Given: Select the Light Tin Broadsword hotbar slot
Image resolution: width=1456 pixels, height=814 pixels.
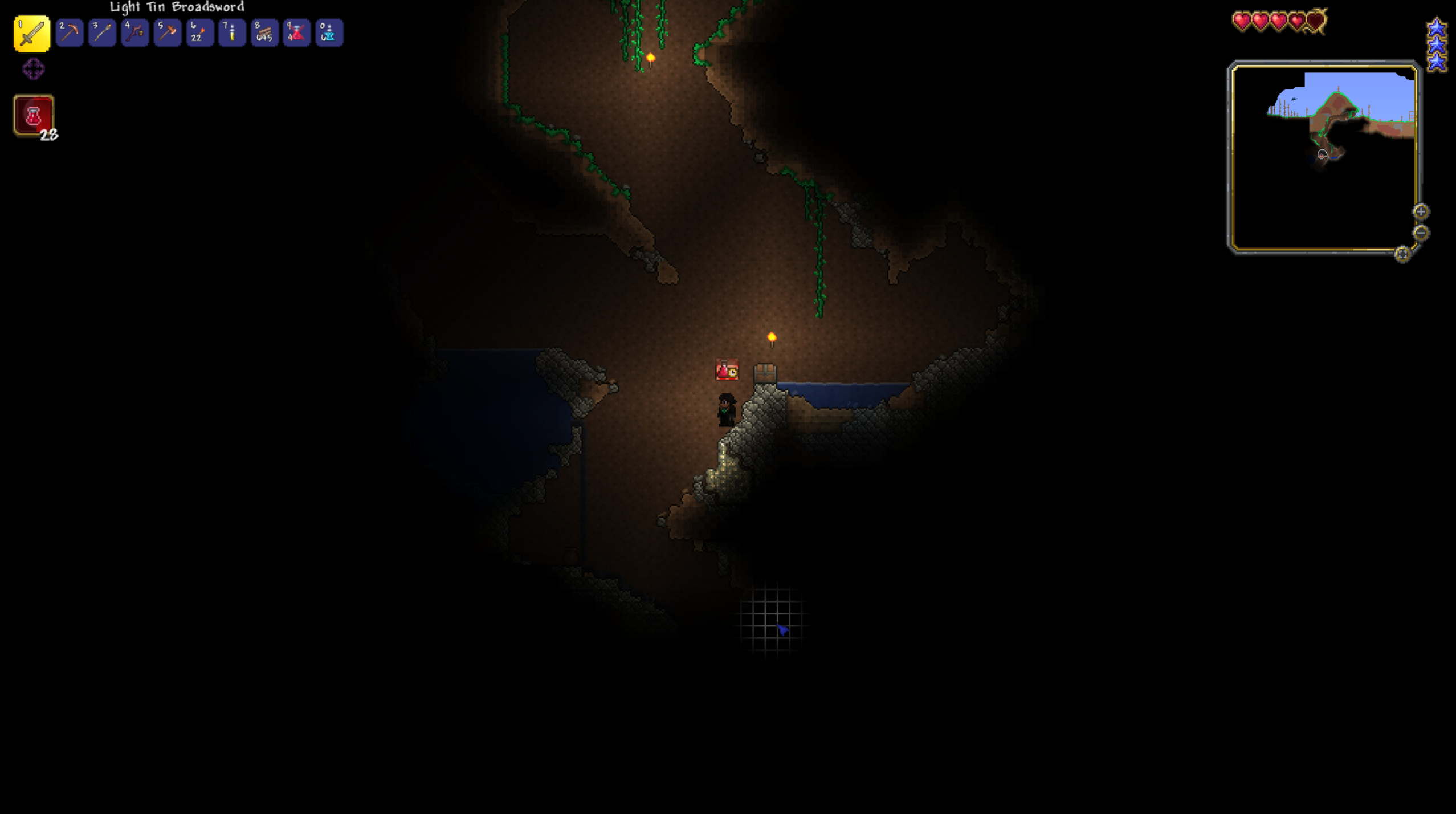Looking at the screenshot, I should click(32, 34).
